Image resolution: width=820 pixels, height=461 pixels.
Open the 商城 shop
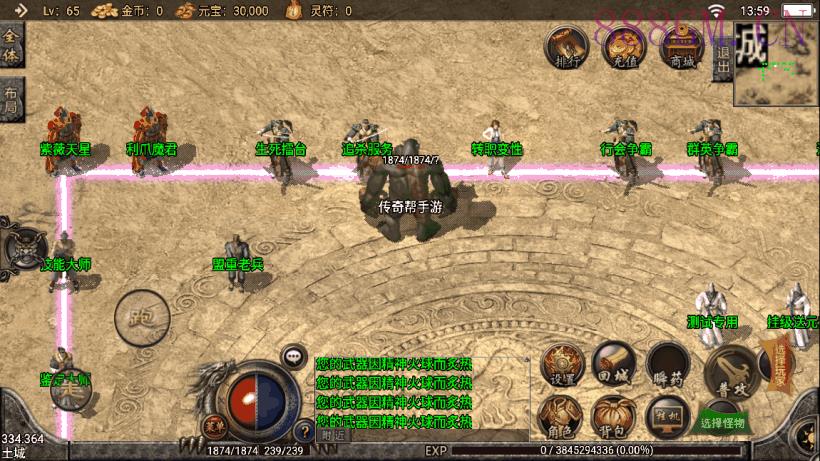pos(683,46)
